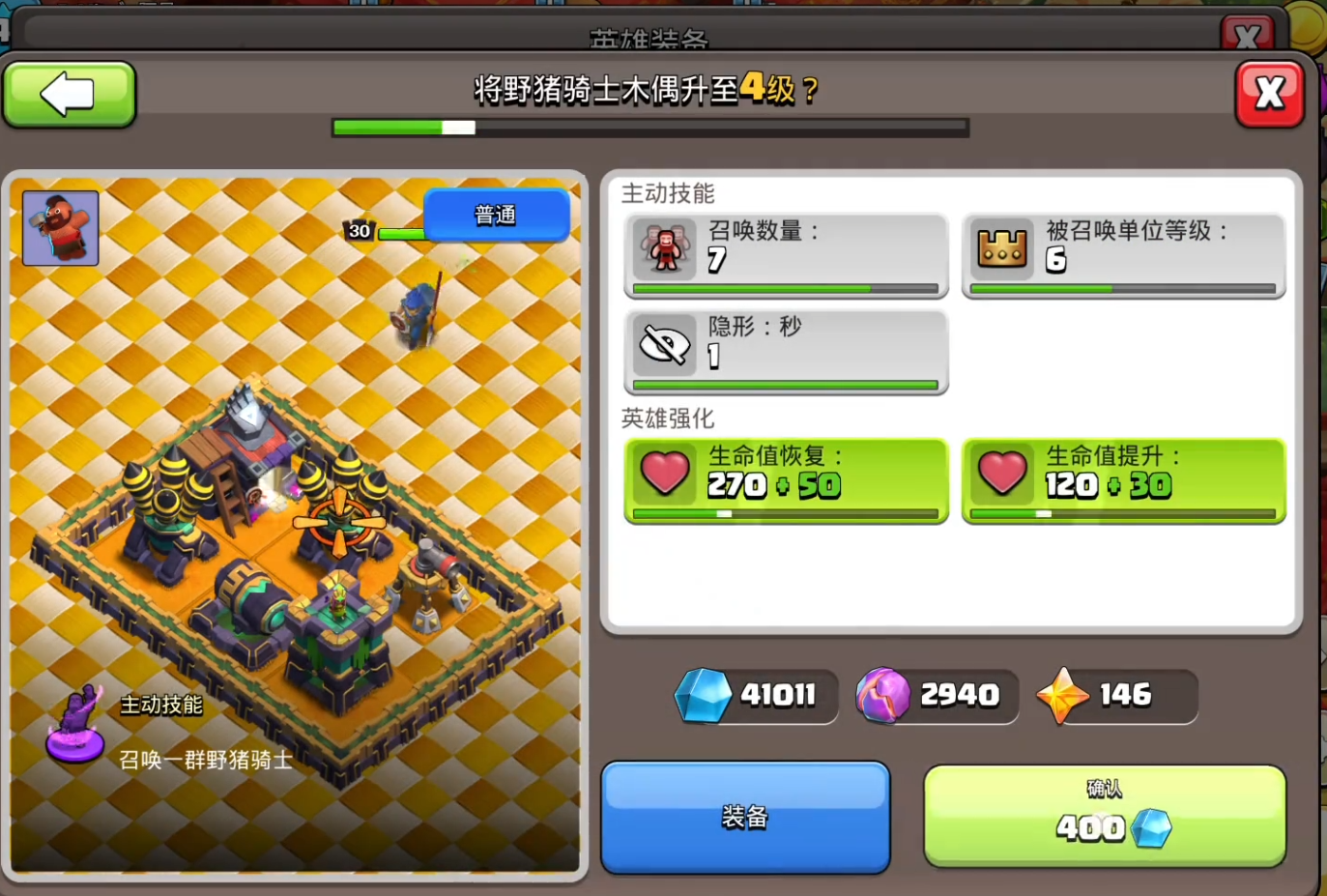Select the blue 普通 rarity tab

tap(496, 215)
